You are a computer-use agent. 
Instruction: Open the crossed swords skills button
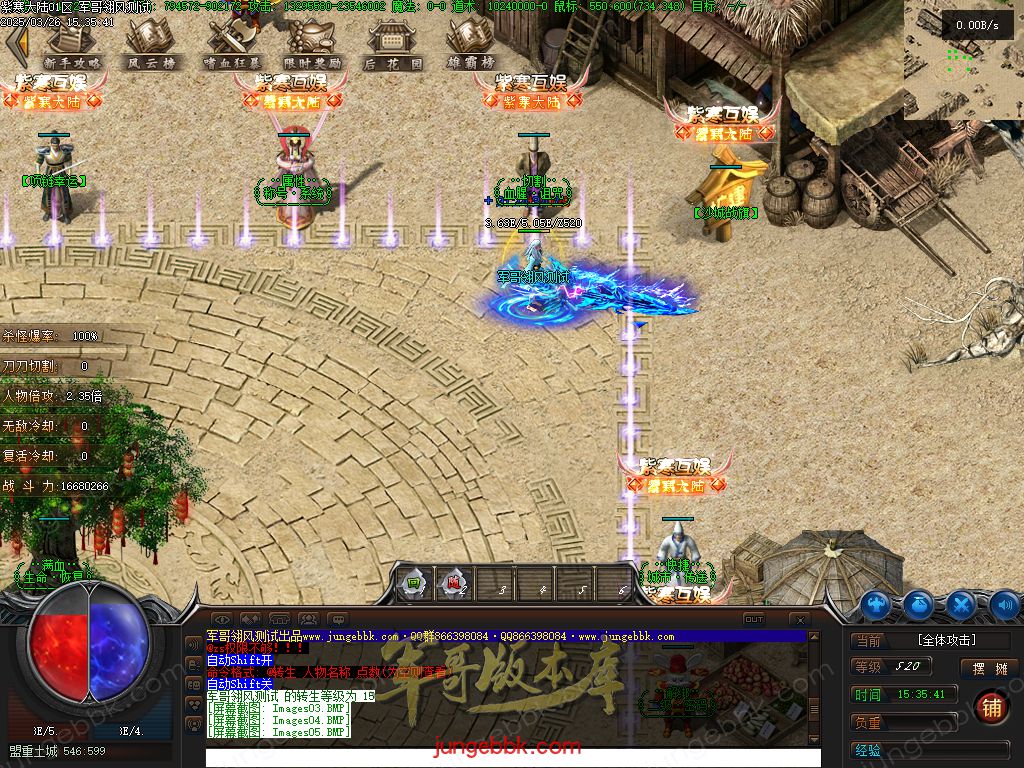961,604
